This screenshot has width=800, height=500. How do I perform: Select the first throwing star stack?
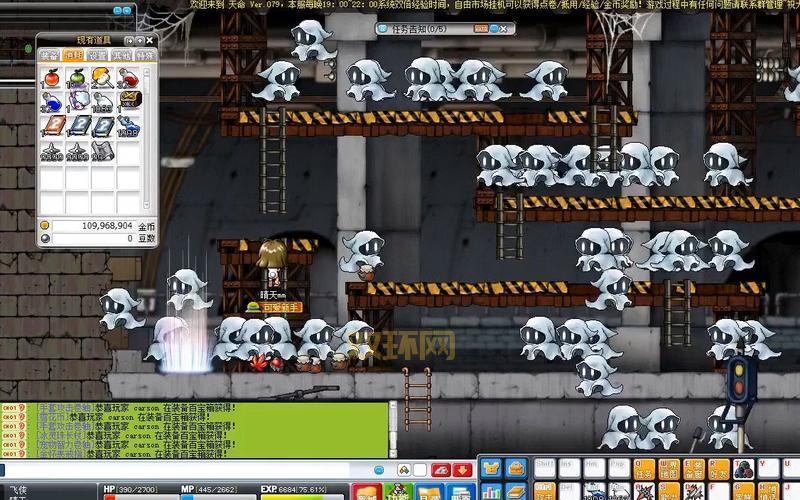point(52,151)
